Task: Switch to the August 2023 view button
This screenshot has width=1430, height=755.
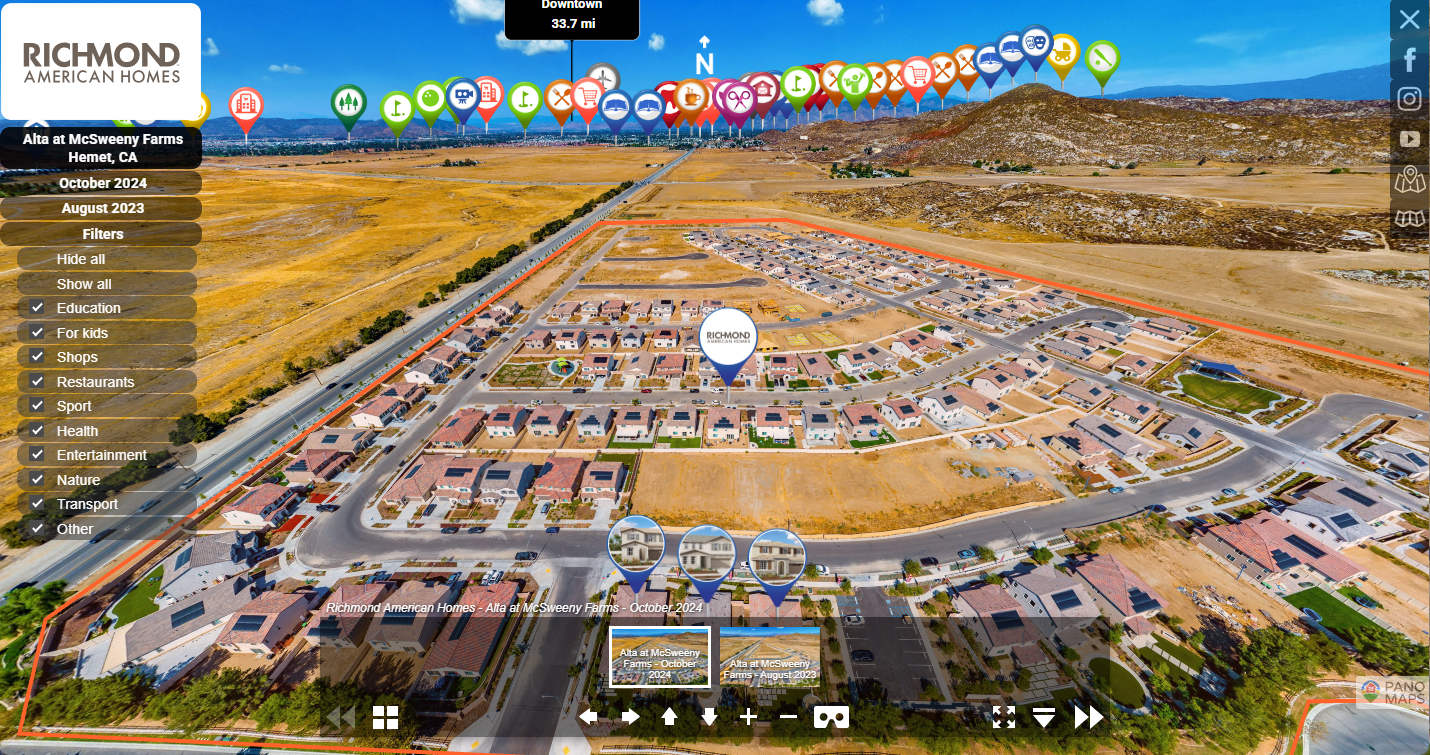Action: [102, 208]
